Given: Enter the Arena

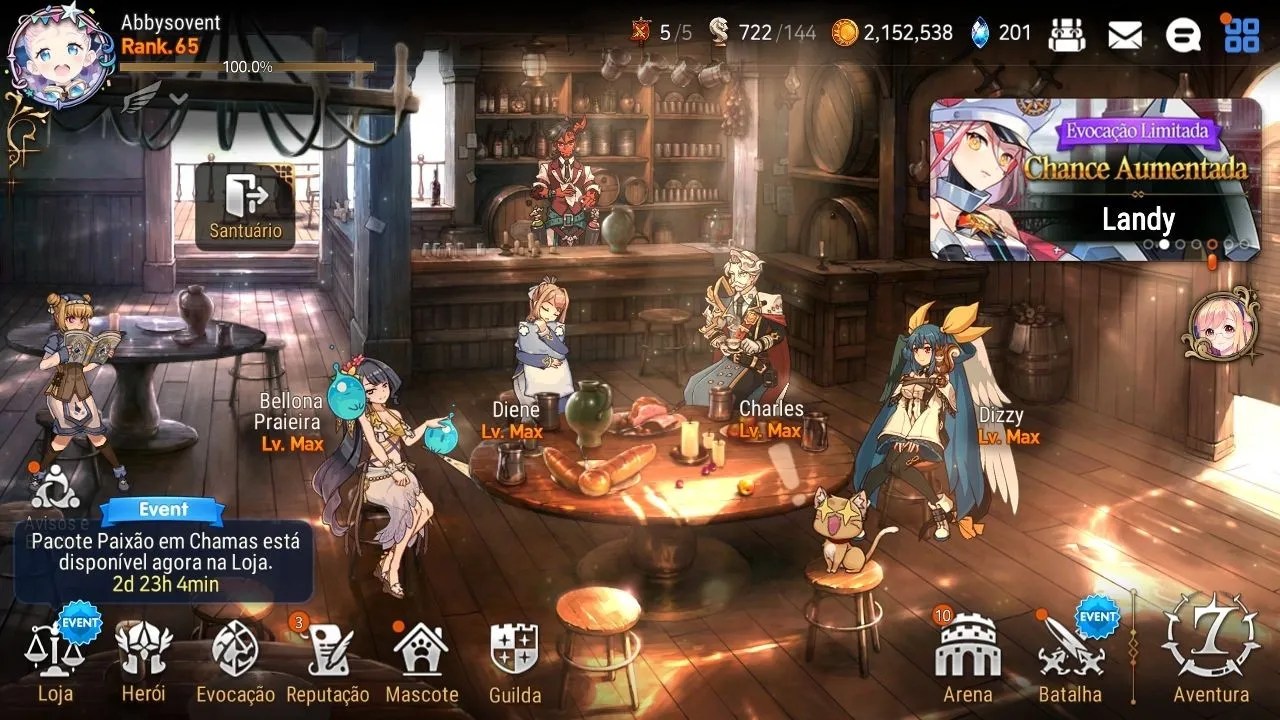Looking at the screenshot, I should coord(967,660).
